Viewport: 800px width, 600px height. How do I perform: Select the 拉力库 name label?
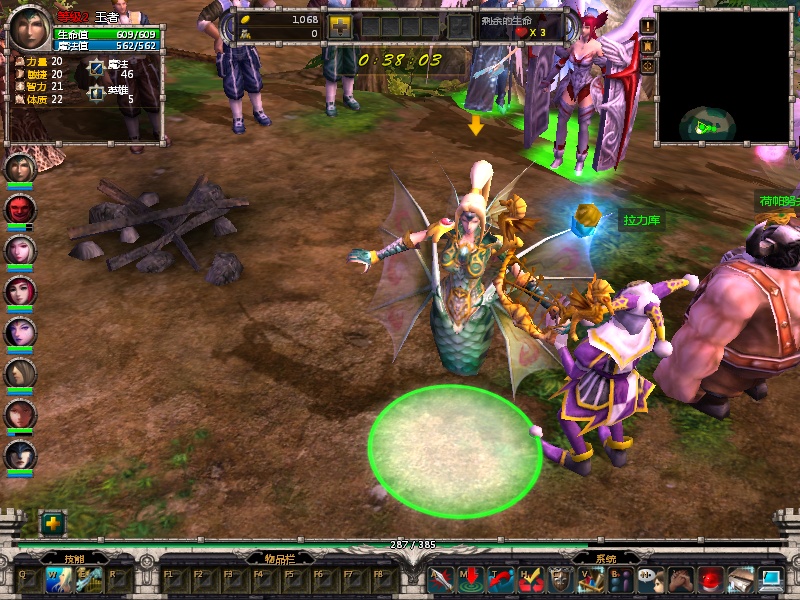pos(640,220)
